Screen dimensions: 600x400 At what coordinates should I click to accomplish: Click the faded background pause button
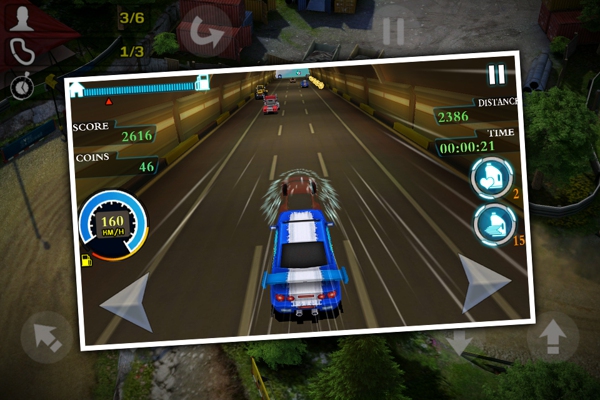[x=393, y=31]
